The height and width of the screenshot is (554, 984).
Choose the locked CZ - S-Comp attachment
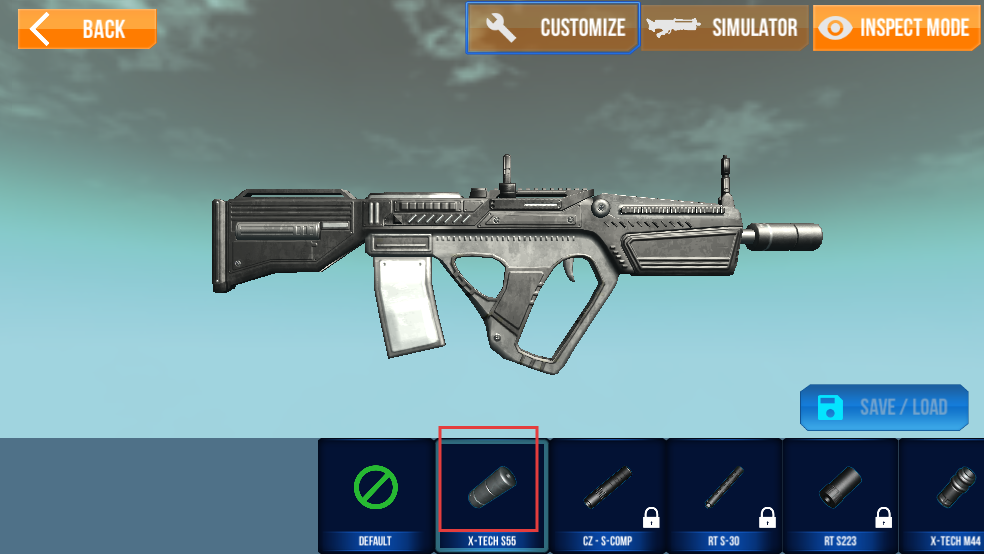[607, 494]
